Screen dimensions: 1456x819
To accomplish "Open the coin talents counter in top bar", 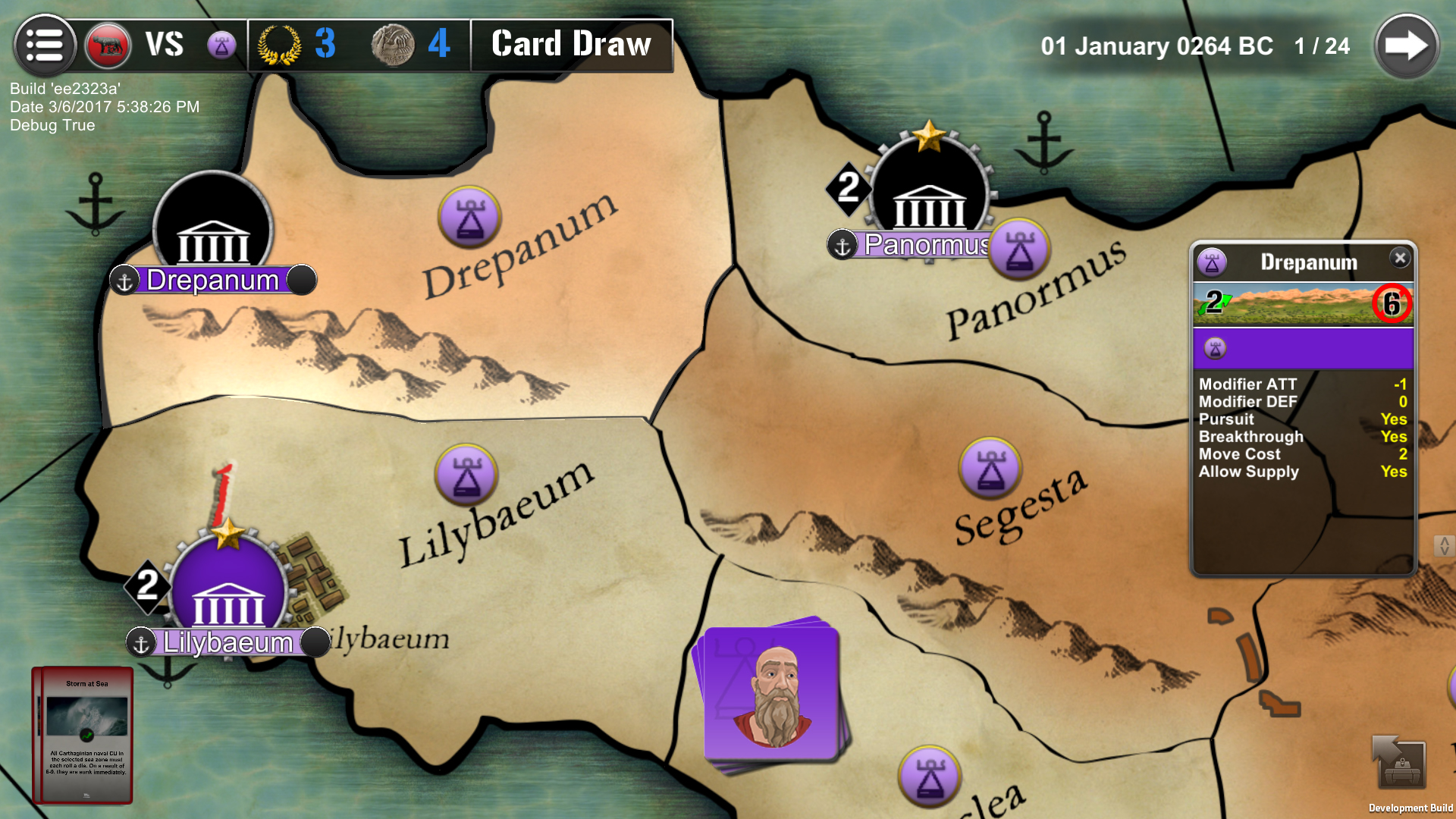I will point(392,44).
